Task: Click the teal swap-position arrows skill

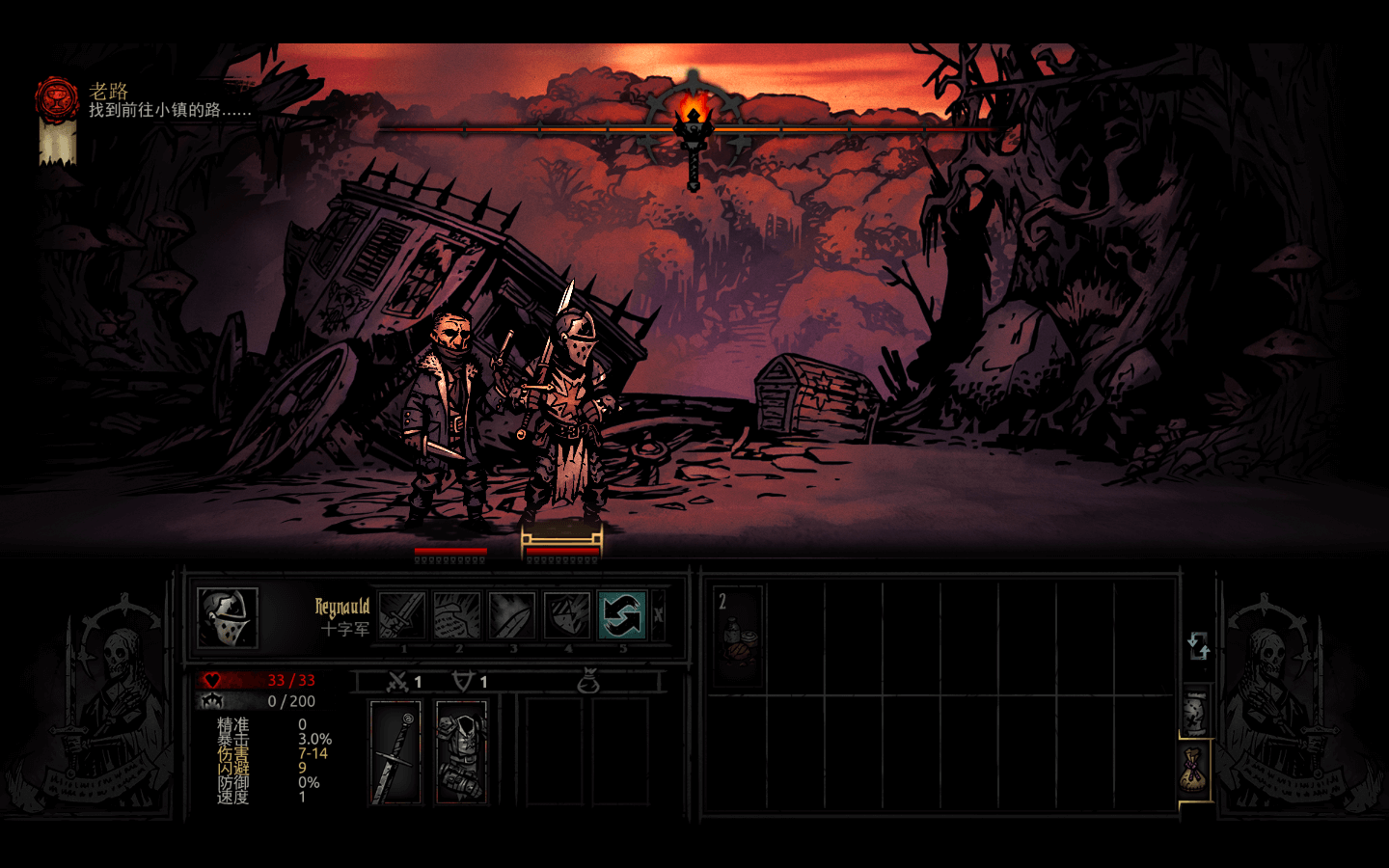Action: (x=621, y=615)
